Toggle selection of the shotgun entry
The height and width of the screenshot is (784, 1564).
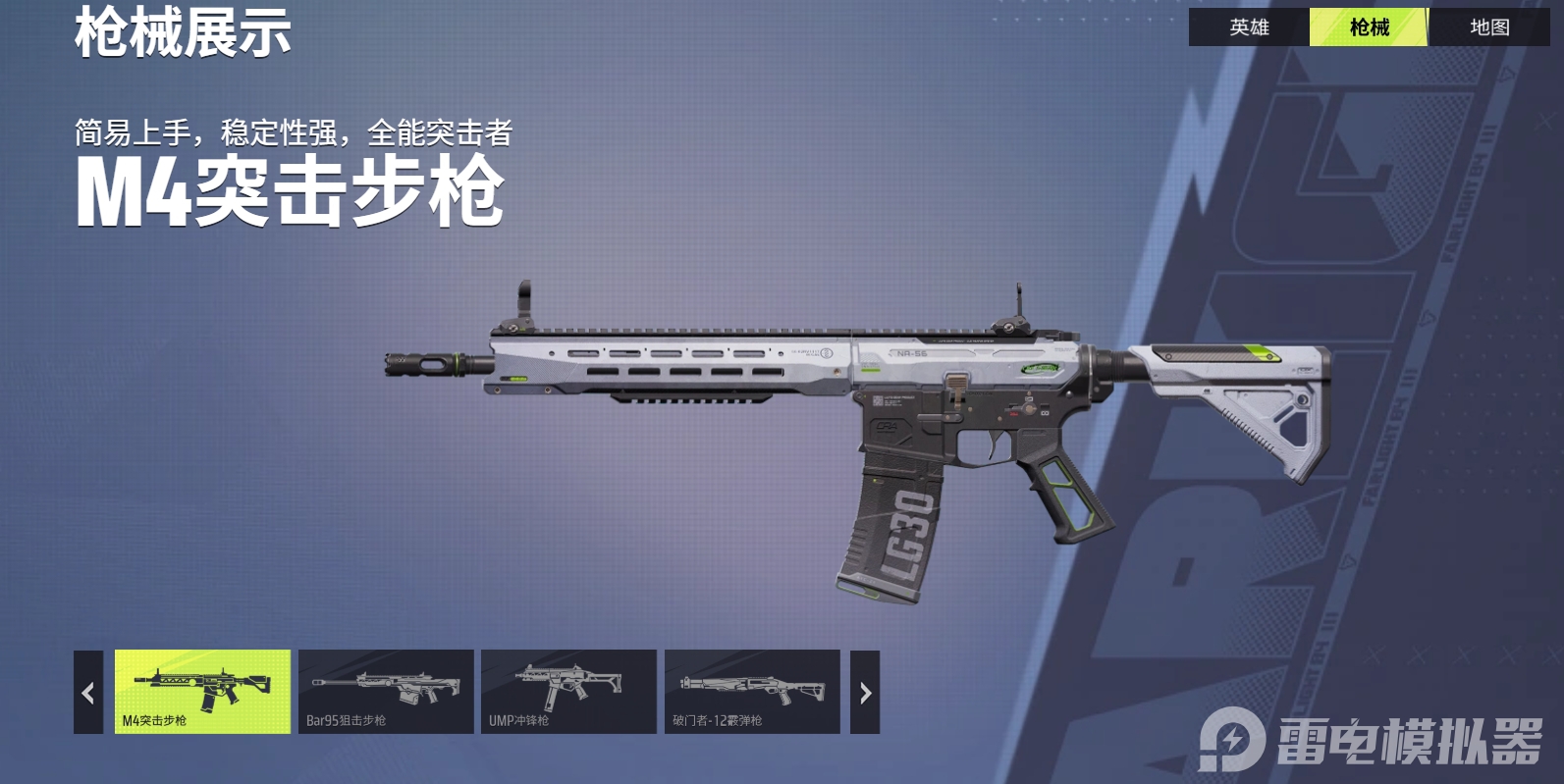tap(752, 692)
